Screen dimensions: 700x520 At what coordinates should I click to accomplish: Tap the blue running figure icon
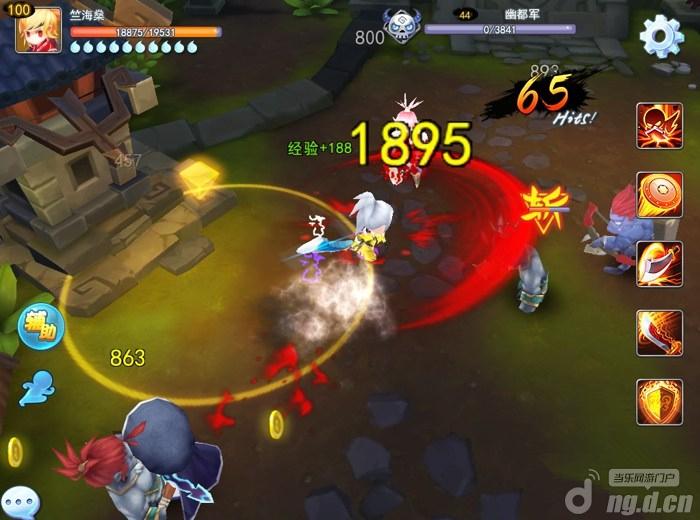(x=39, y=386)
